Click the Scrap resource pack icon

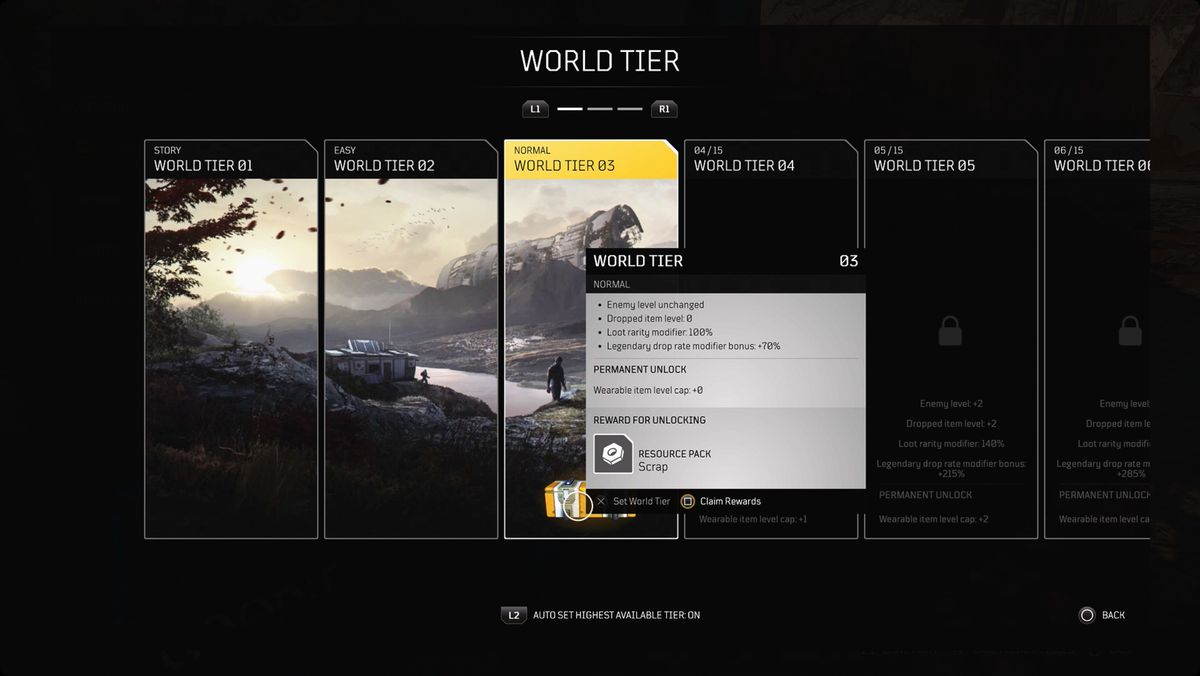click(613, 454)
